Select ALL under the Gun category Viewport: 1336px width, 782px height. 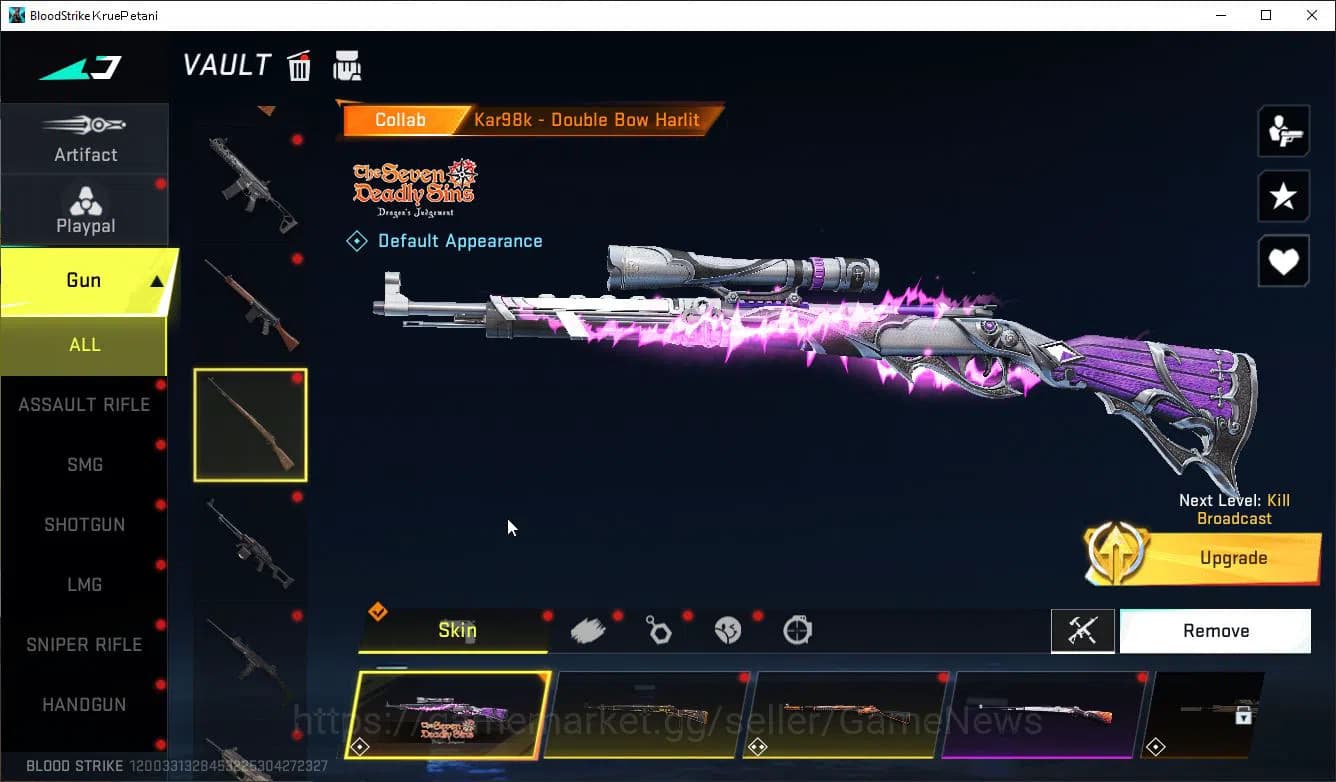(x=84, y=344)
